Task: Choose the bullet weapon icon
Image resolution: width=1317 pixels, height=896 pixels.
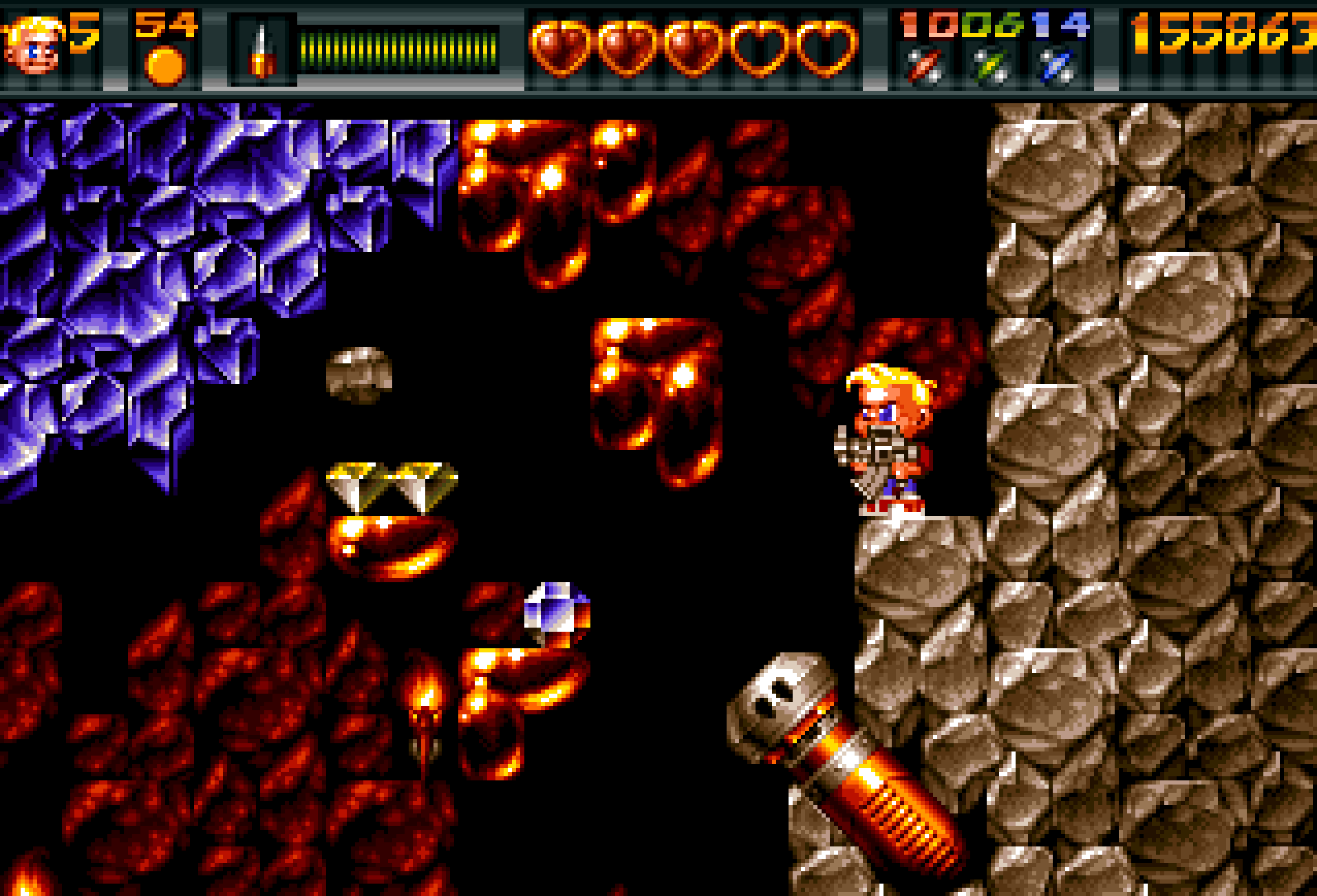Action: tap(262, 51)
